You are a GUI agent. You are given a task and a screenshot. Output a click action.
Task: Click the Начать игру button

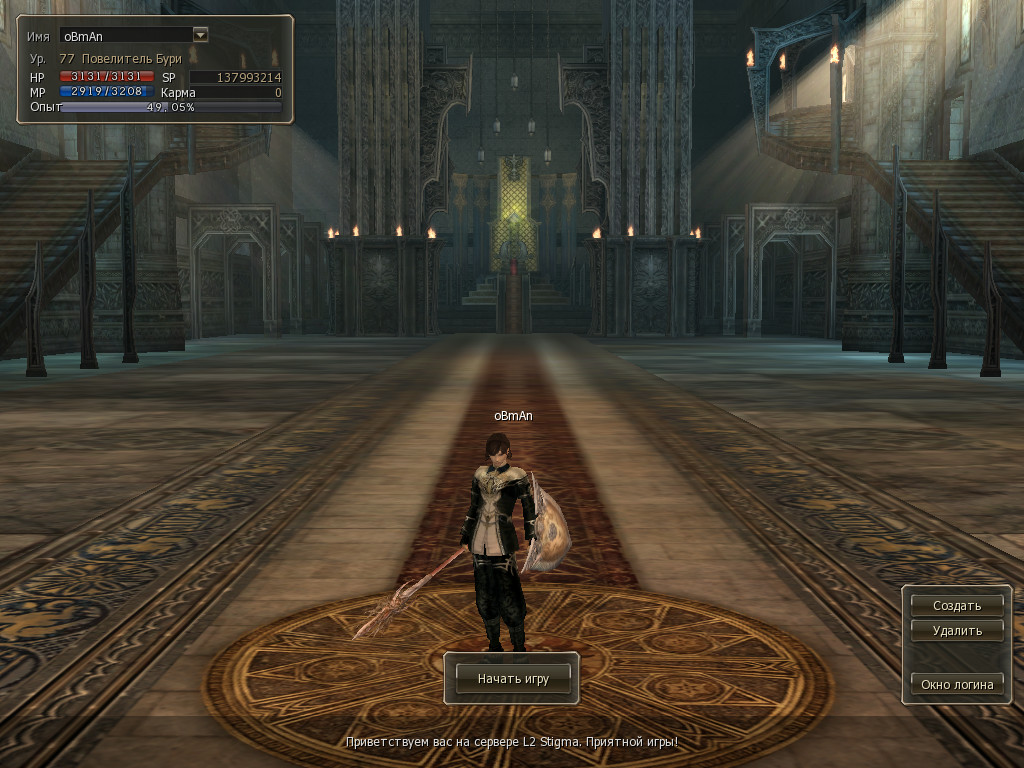(x=513, y=678)
